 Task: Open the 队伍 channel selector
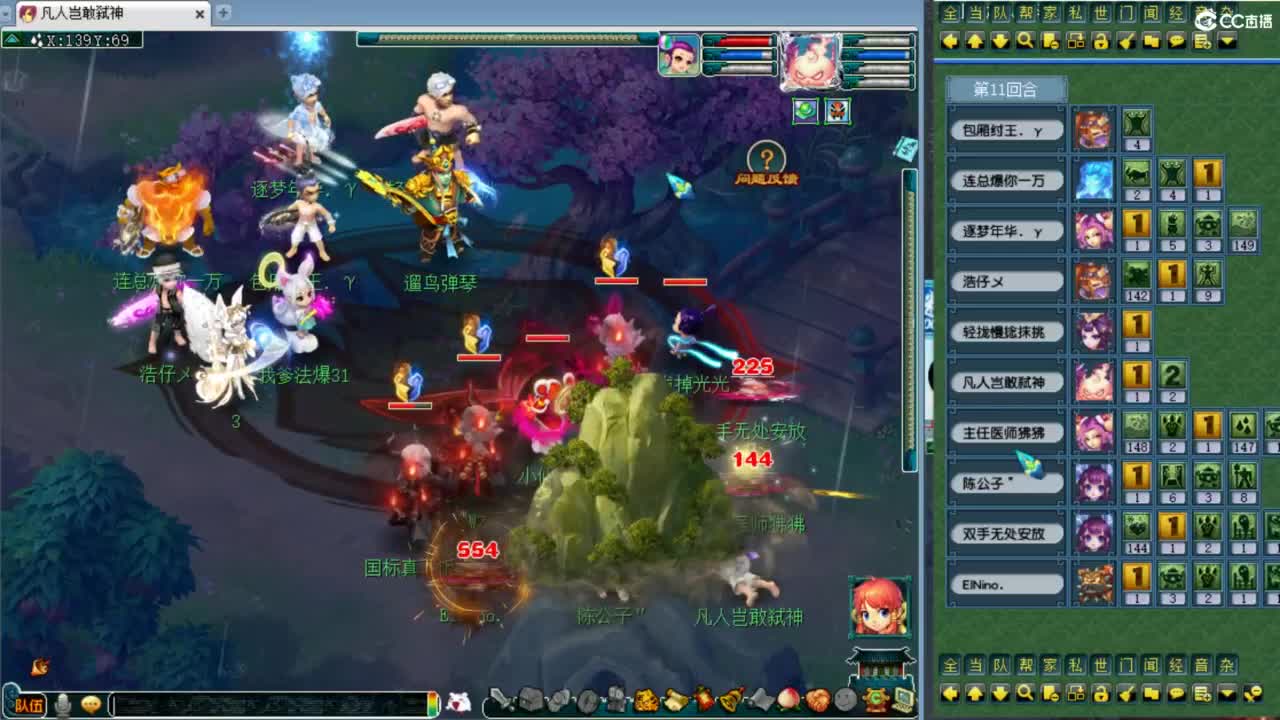click(x=30, y=705)
